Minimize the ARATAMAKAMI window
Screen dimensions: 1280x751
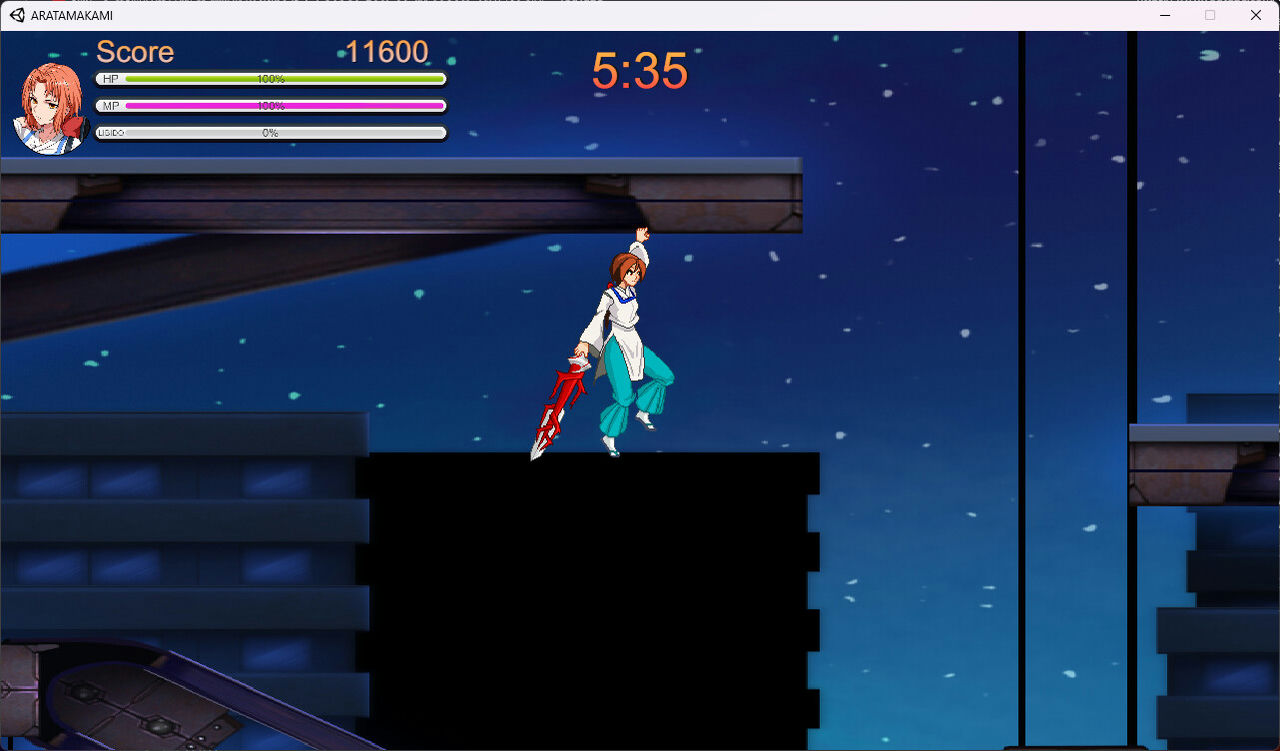click(1165, 15)
